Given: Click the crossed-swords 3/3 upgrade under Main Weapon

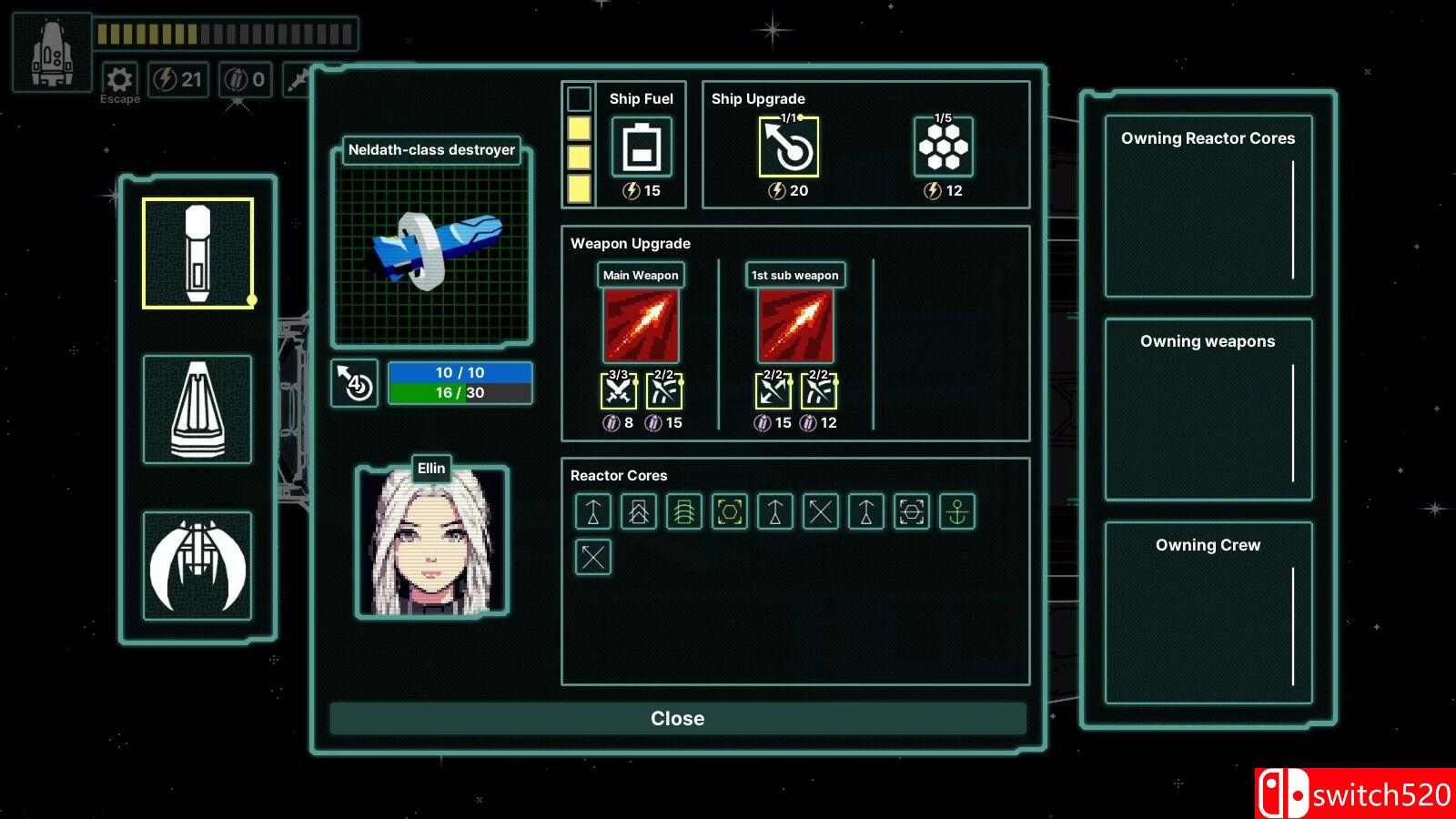Looking at the screenshot, I should pos(617,391).
